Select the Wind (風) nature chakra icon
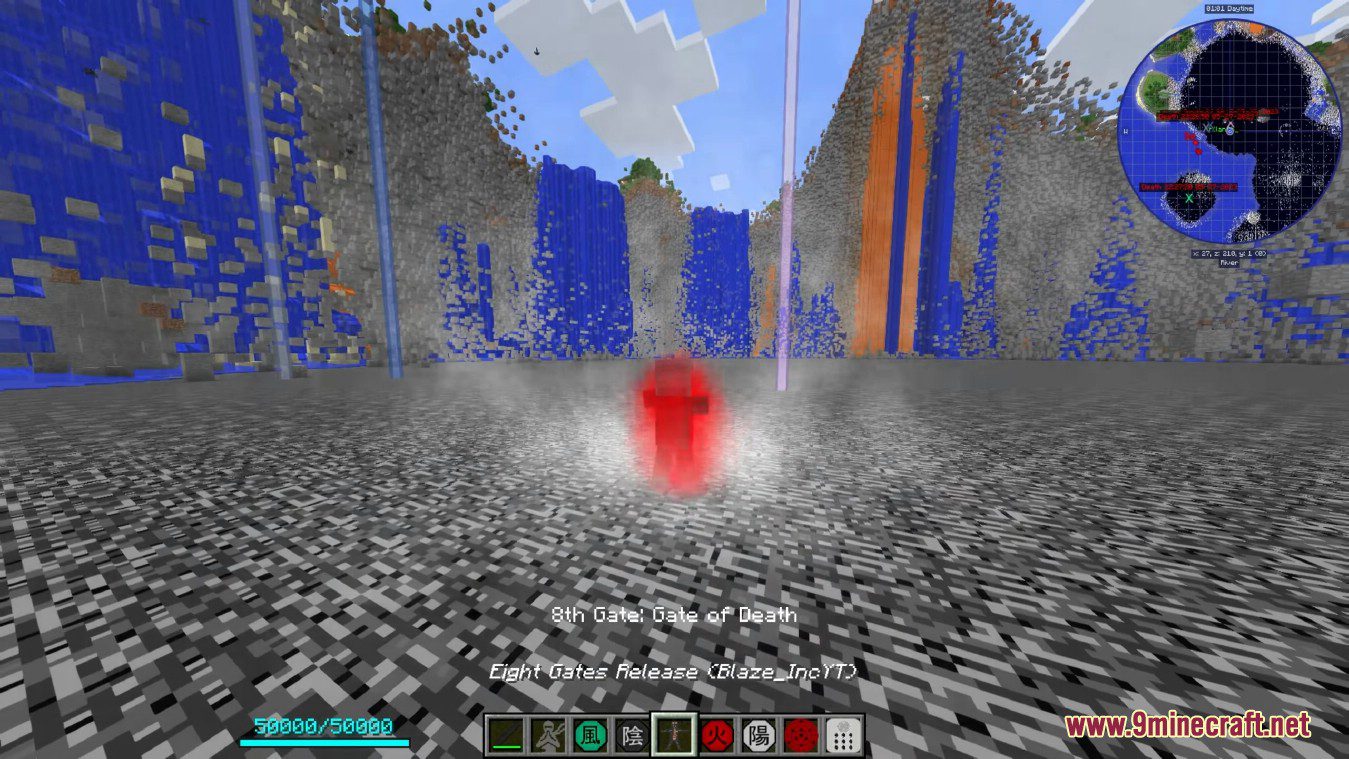The width and height of the screenshot is (1349, 759). (591, 734)
